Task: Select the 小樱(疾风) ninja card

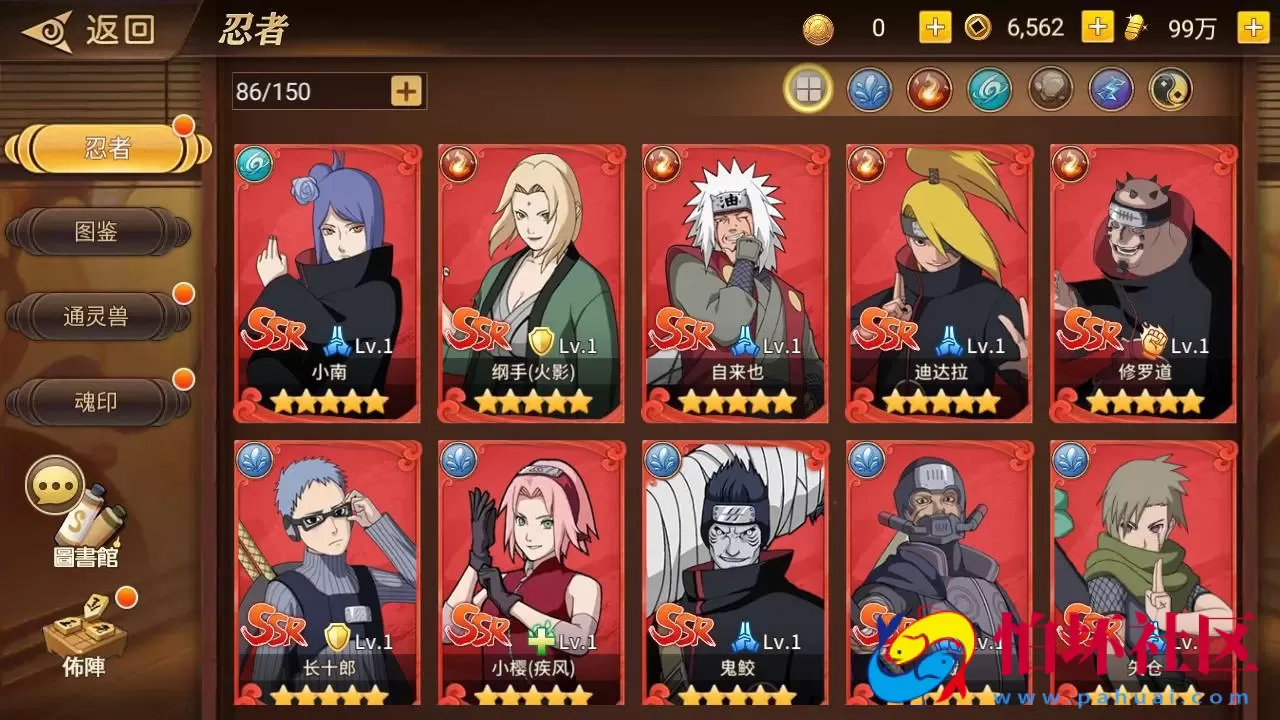Action: [x=531, y=573]
